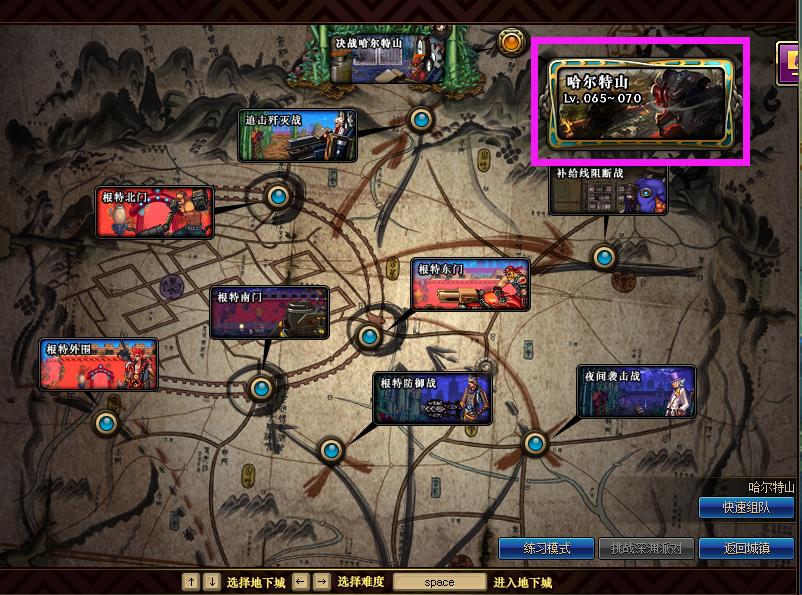Select the 根特防御战 dungeon tile

pyautogui.click(x=434, y=398)
